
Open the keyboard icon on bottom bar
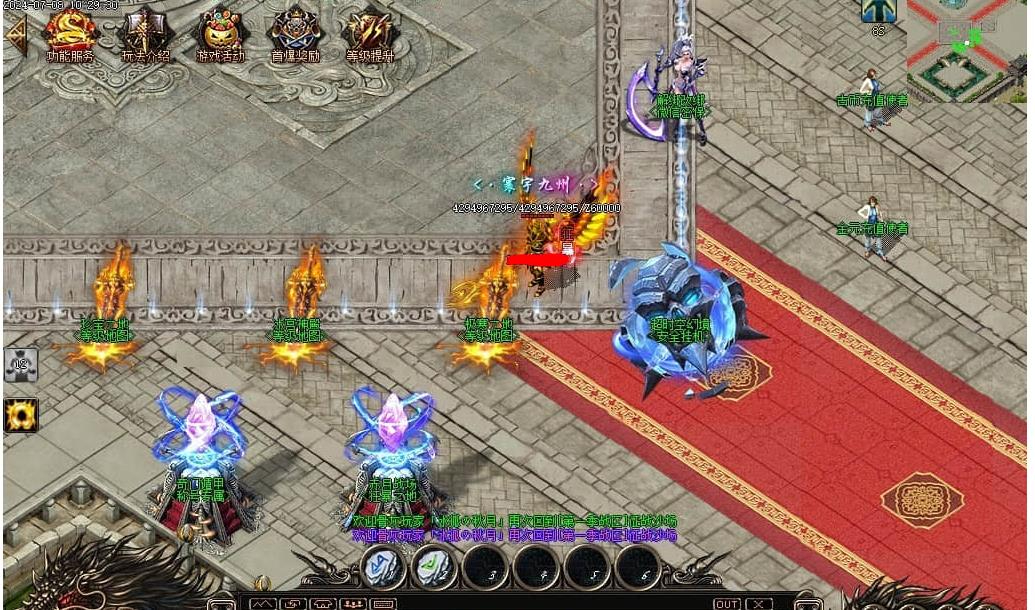383,603
